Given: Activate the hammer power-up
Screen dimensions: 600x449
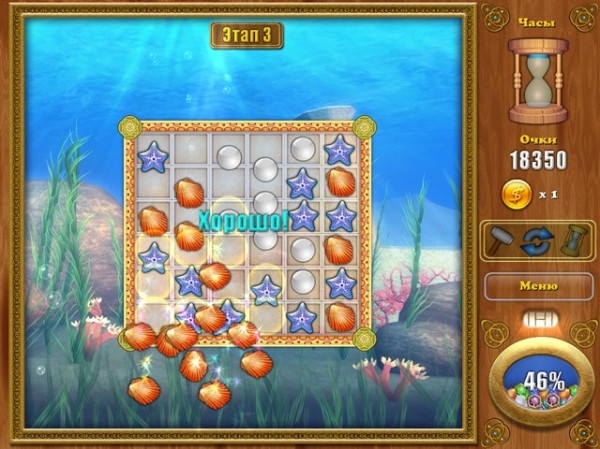Looking at the screenshot, I should click(502, 241).
